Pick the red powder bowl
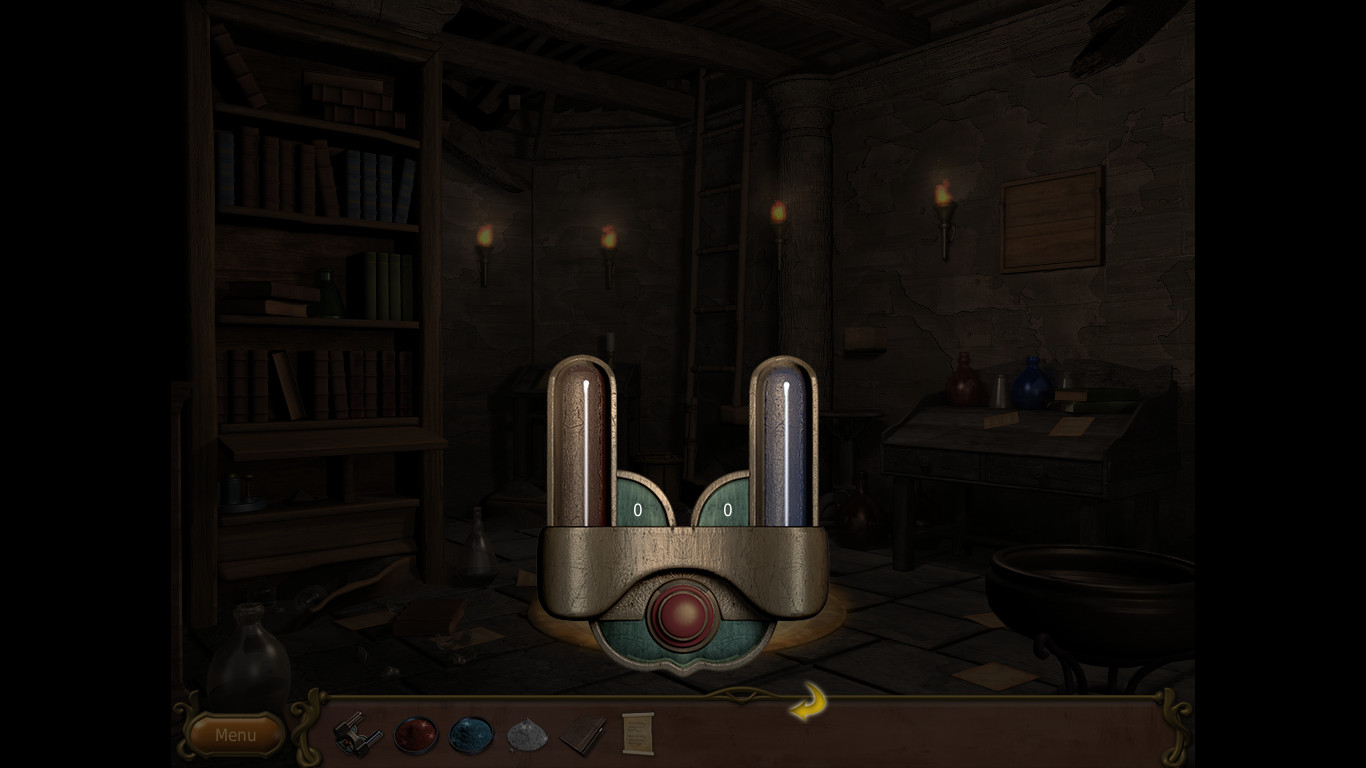Image resolution: width=1366 pixels, height=768 pixels. (x=416, y=734)
